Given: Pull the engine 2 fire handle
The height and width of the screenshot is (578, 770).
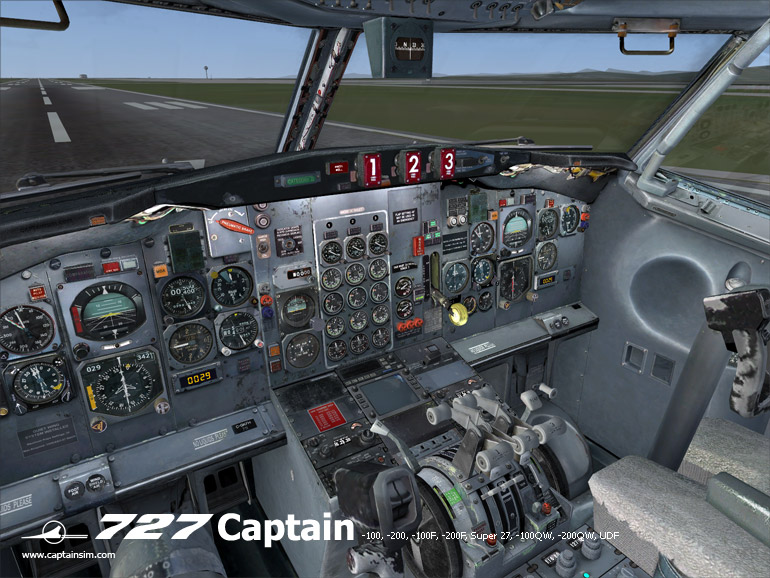Looking at the screenshot, I should pos(412,165).
